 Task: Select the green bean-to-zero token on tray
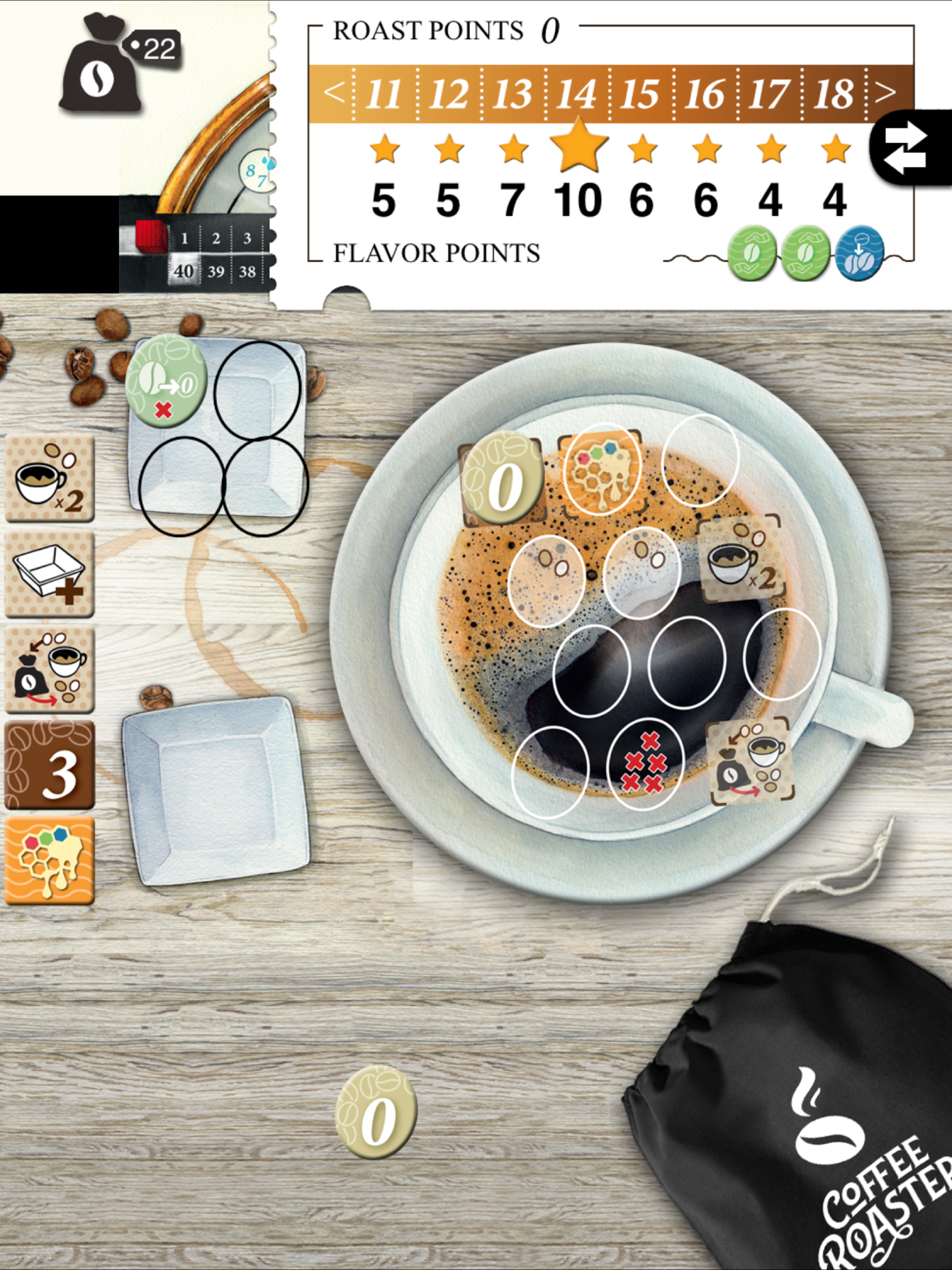[166, 381]
